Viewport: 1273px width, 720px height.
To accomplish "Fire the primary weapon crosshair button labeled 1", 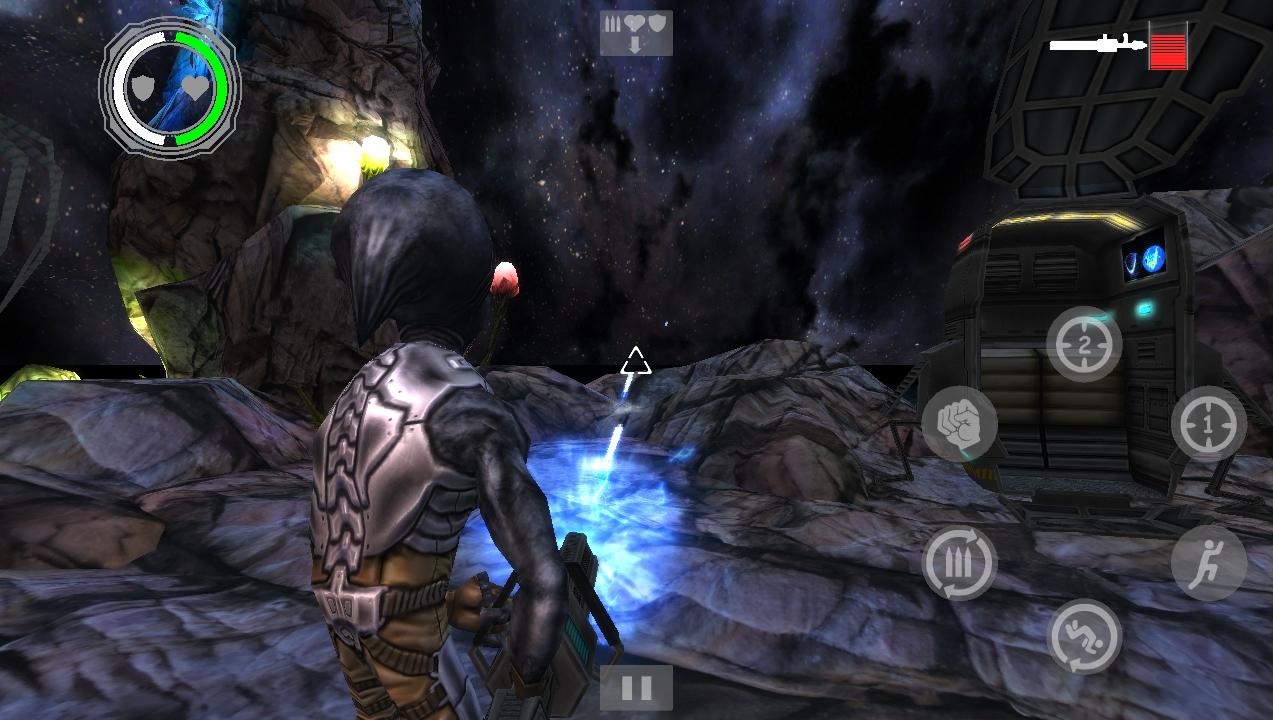I will coord(1208,424).
